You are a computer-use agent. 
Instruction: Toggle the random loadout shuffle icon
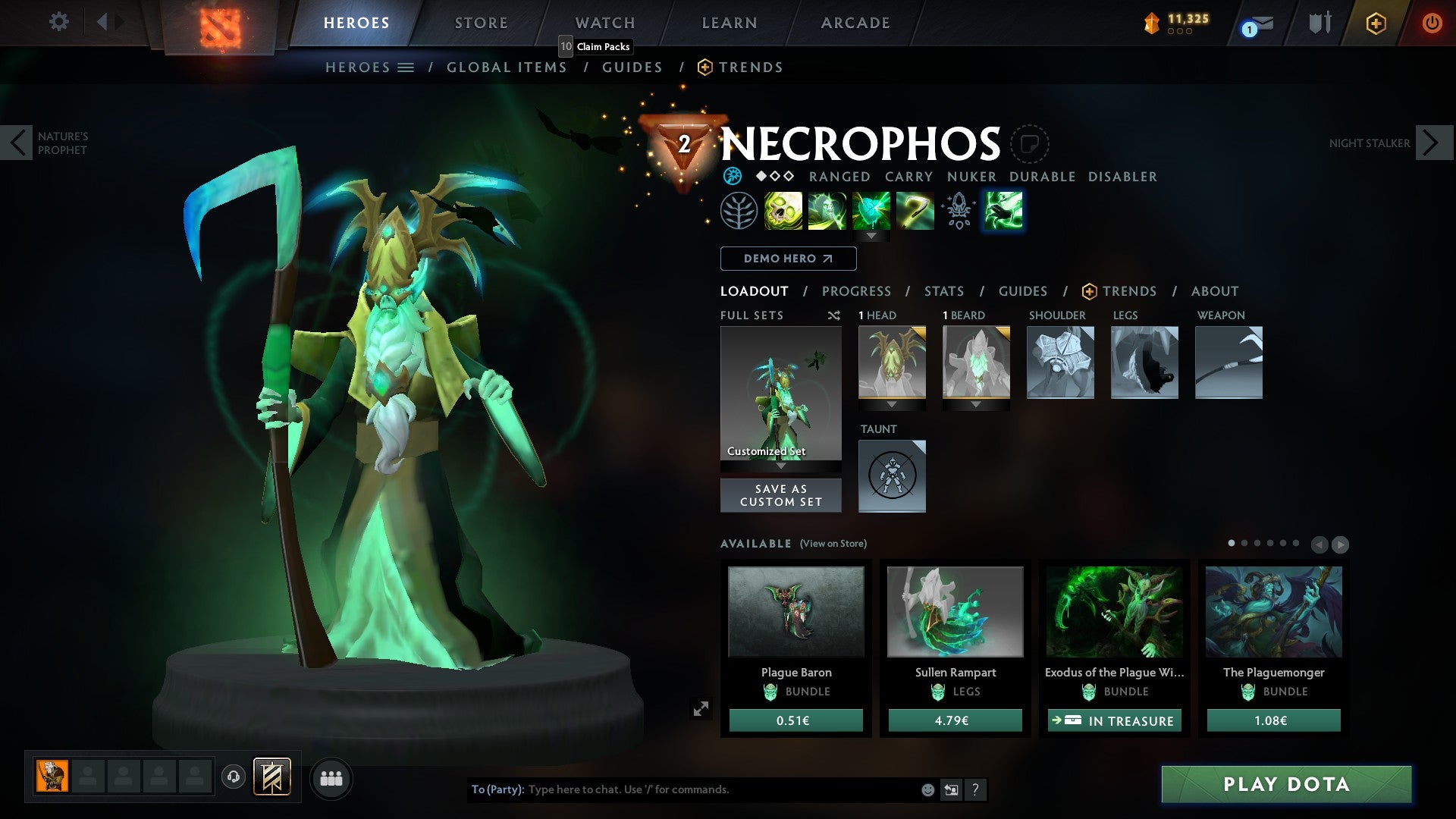(834, 315)
